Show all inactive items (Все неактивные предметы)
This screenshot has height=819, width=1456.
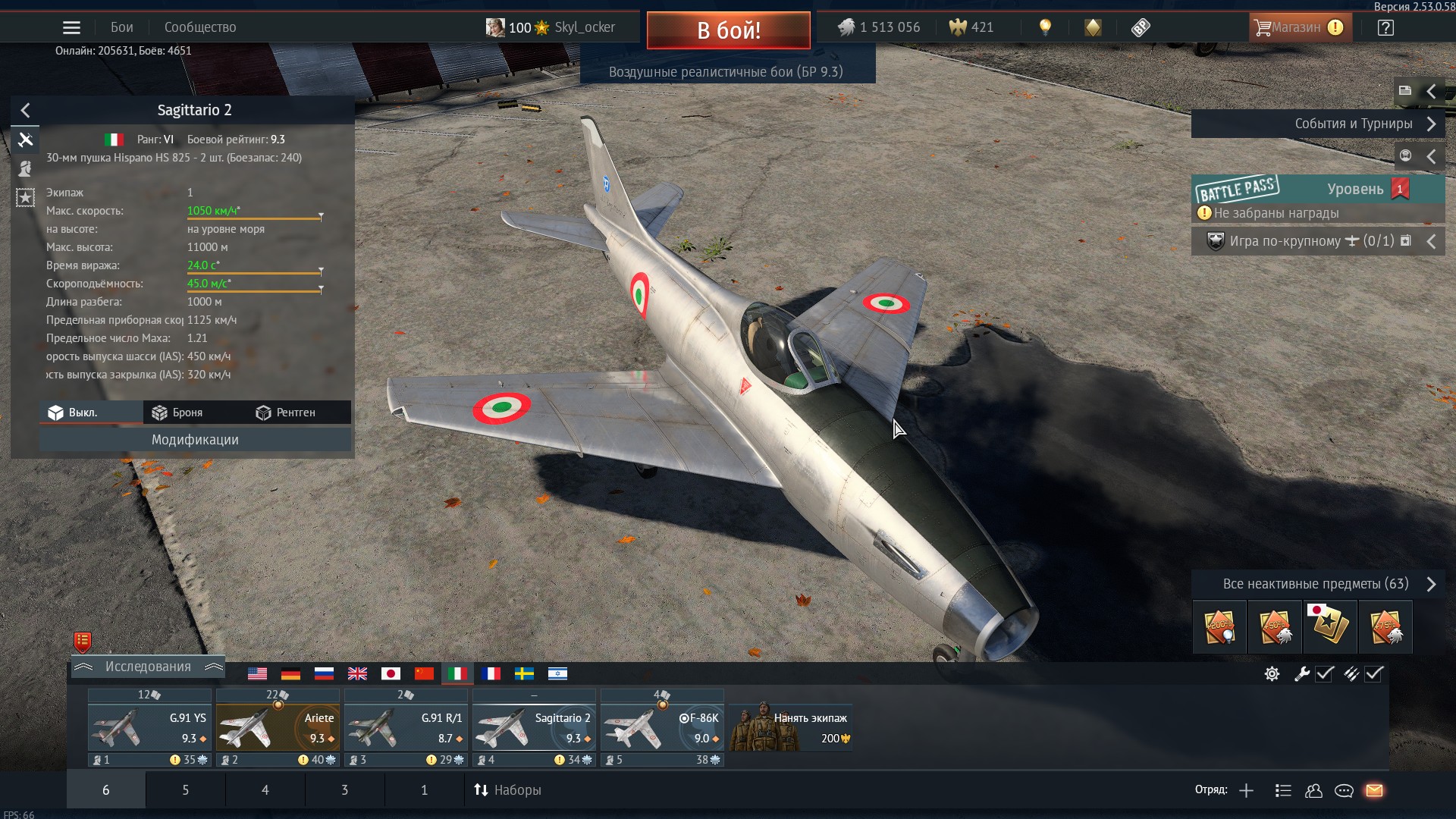(1317, 584)
